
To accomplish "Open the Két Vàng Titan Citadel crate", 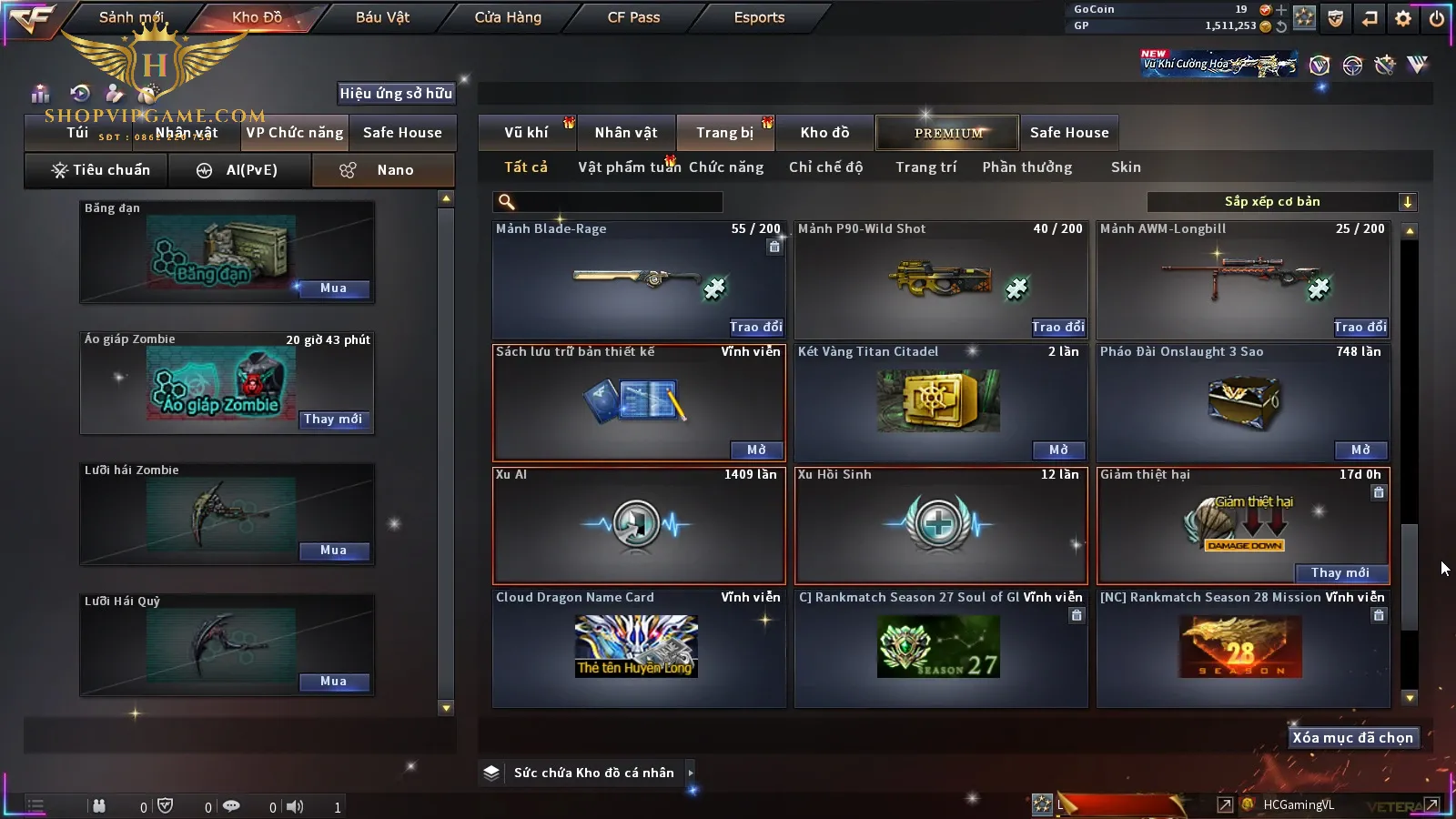I will click(x=1058, y=450).
